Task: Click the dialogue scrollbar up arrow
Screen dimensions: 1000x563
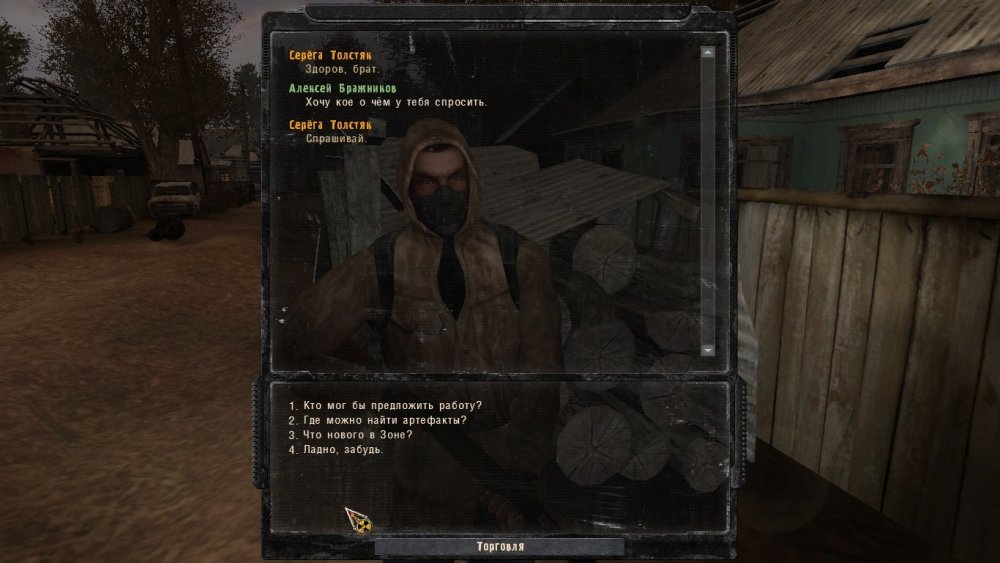Action: [x=708, y=52]
